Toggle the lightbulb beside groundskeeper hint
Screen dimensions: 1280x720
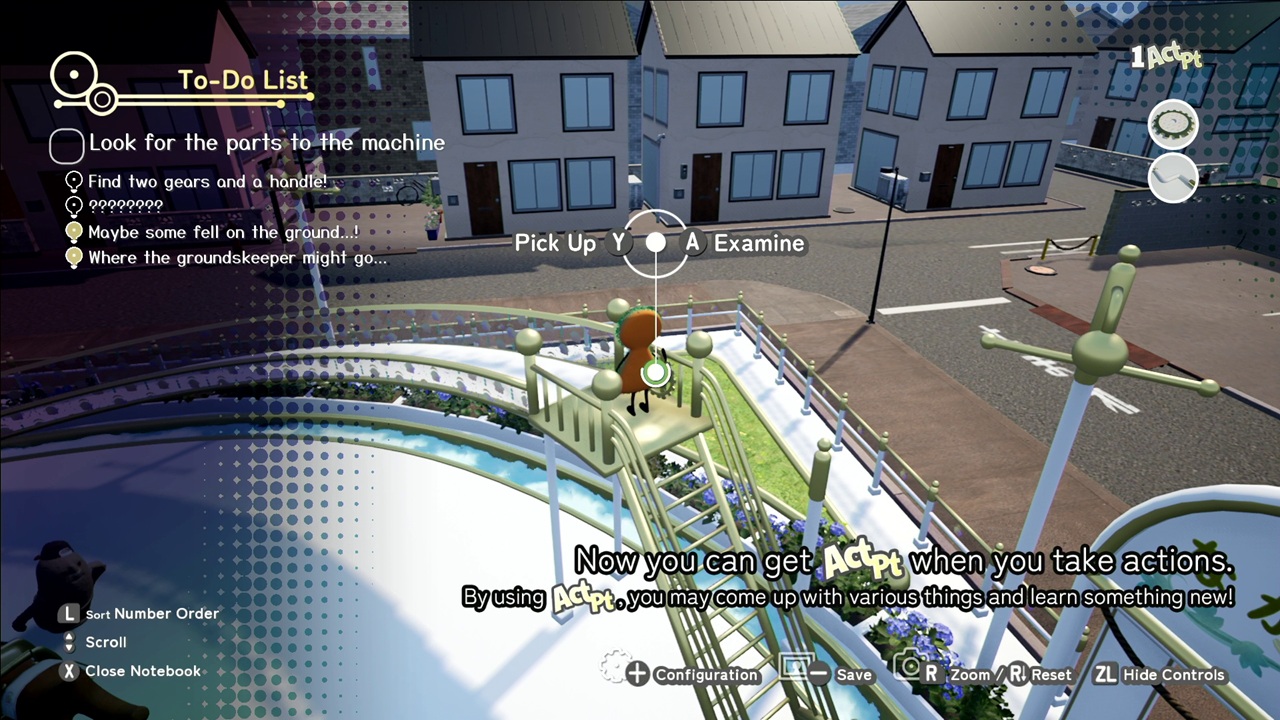(72, 257)
